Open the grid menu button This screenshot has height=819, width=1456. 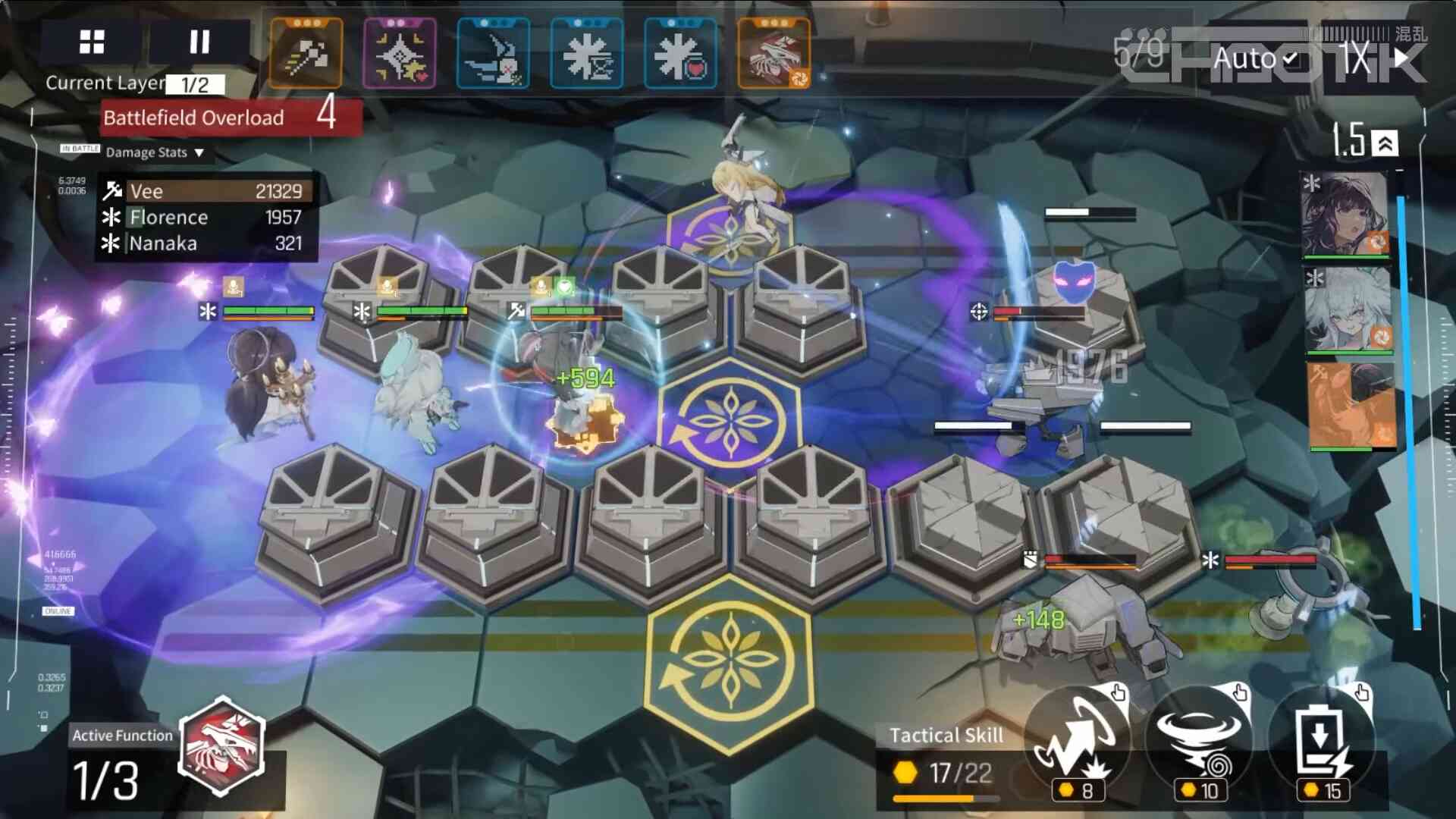coord(92,42)
